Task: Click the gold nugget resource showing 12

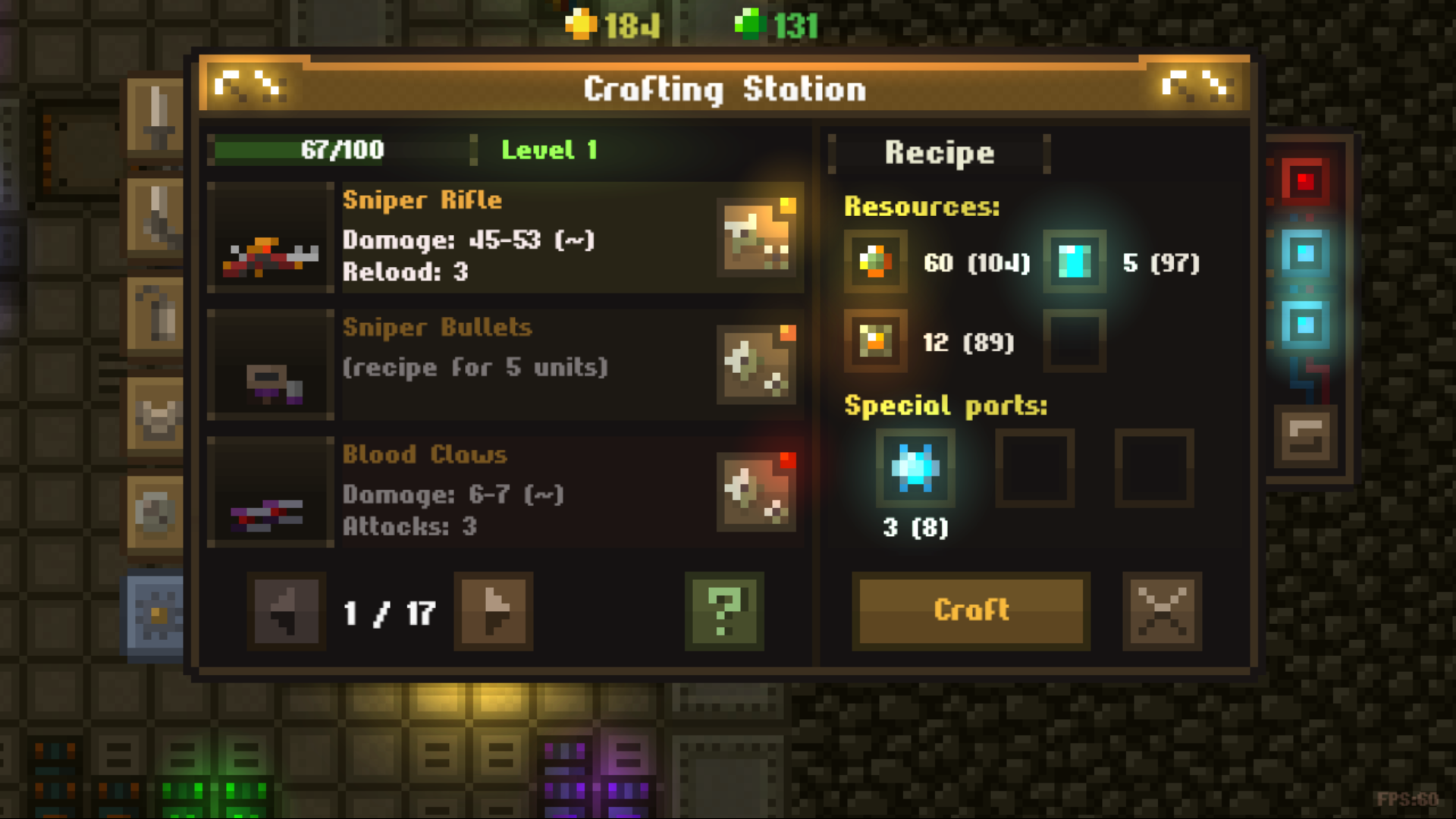Action: point(874,341)
